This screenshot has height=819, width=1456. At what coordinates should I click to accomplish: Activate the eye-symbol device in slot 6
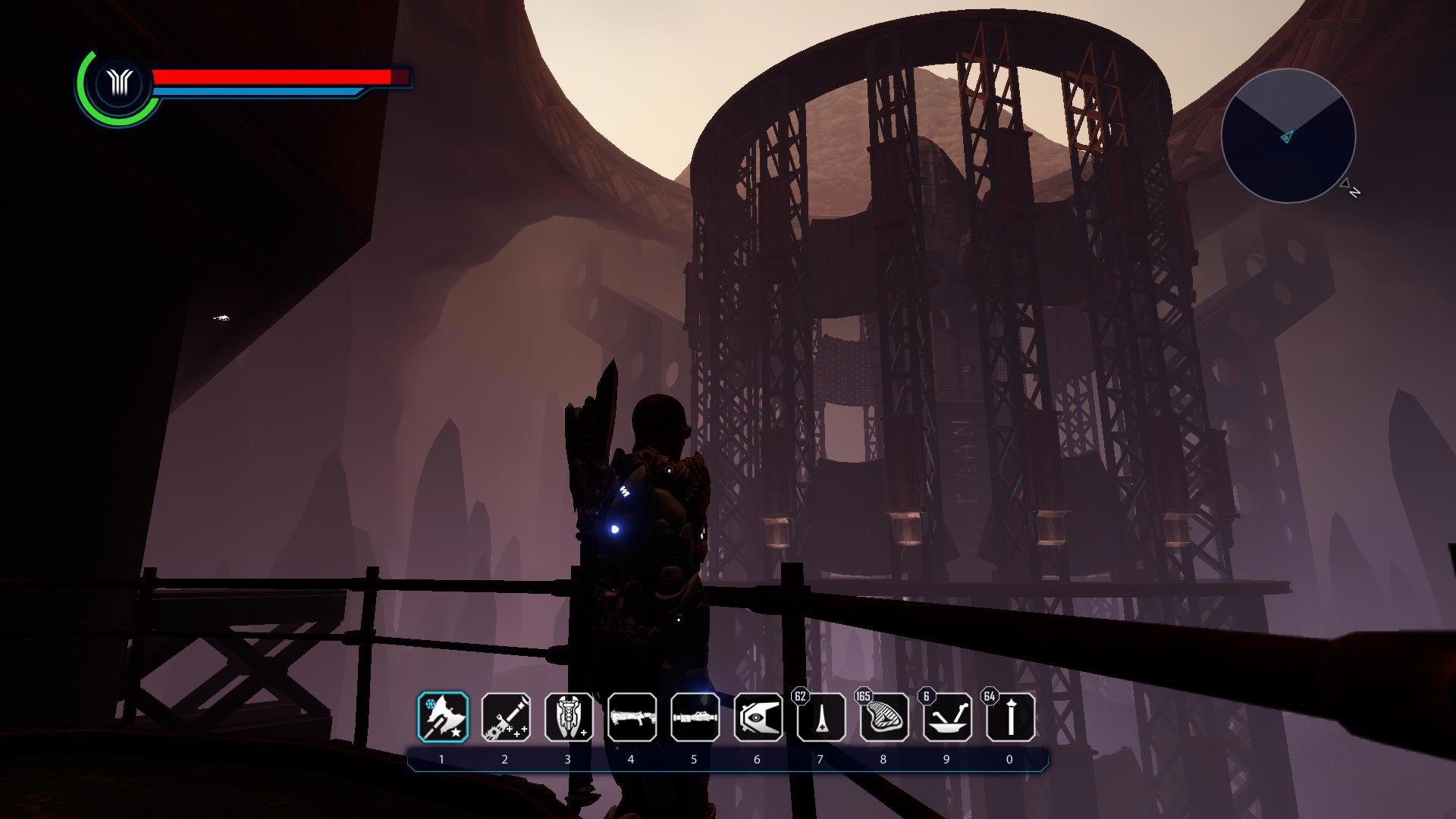[758, 717]
